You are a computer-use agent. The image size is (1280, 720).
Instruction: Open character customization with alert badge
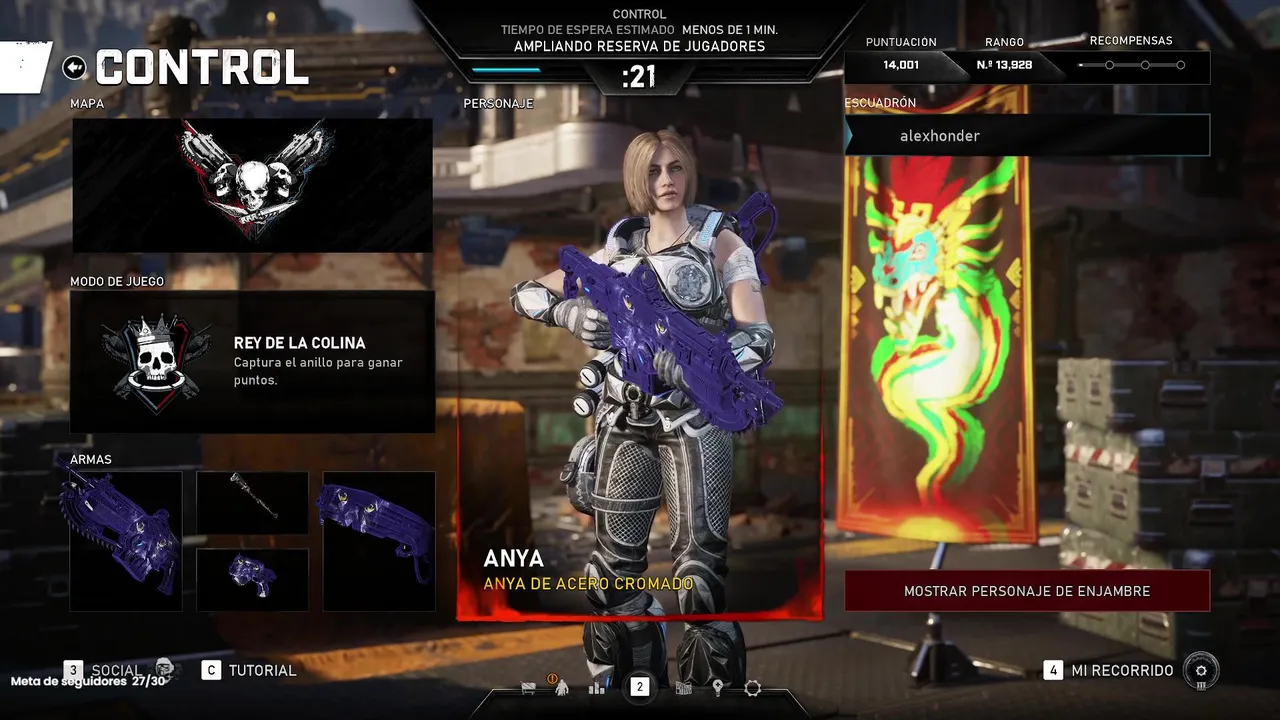click(561, 688)
